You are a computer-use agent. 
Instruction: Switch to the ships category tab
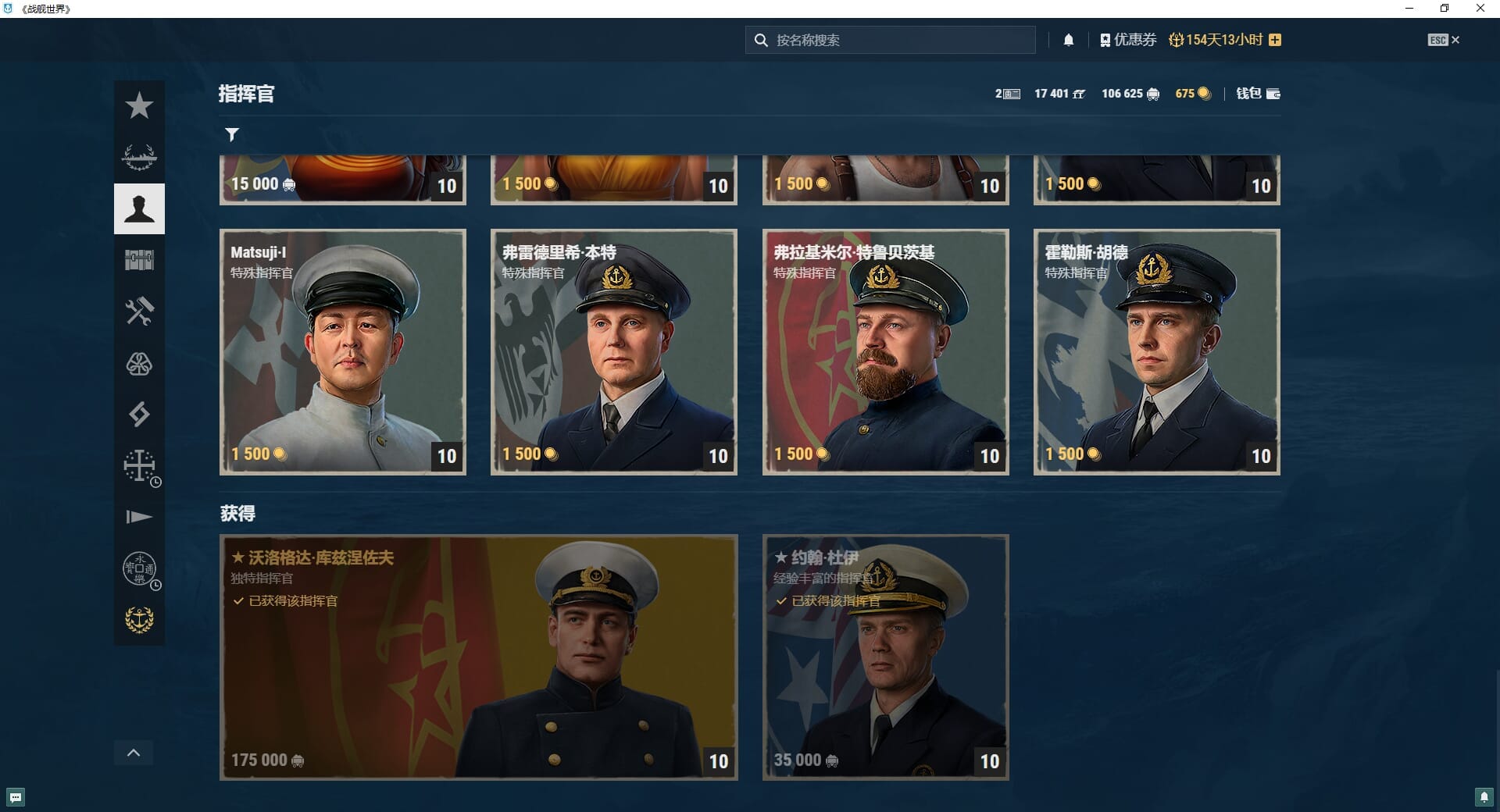coord(139,157)
